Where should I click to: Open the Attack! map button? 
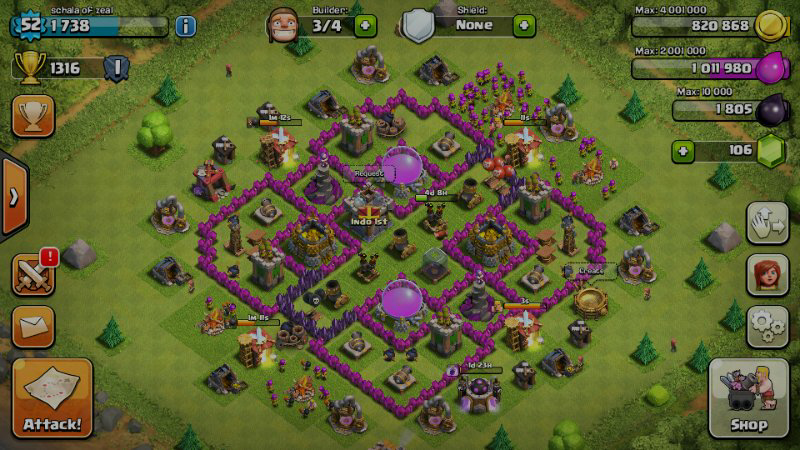point(54,398)
